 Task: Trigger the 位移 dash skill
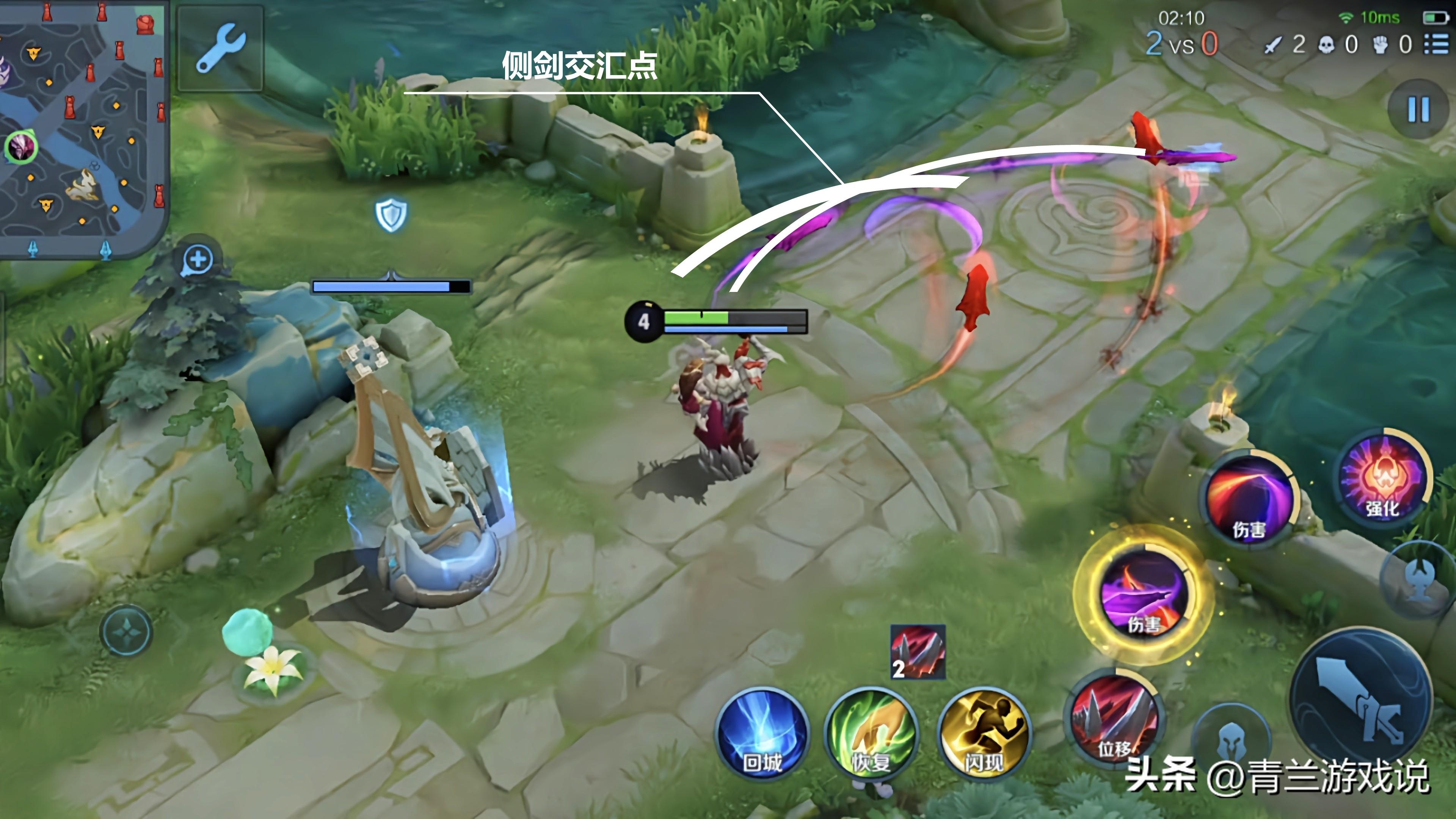coord(1115,719)
